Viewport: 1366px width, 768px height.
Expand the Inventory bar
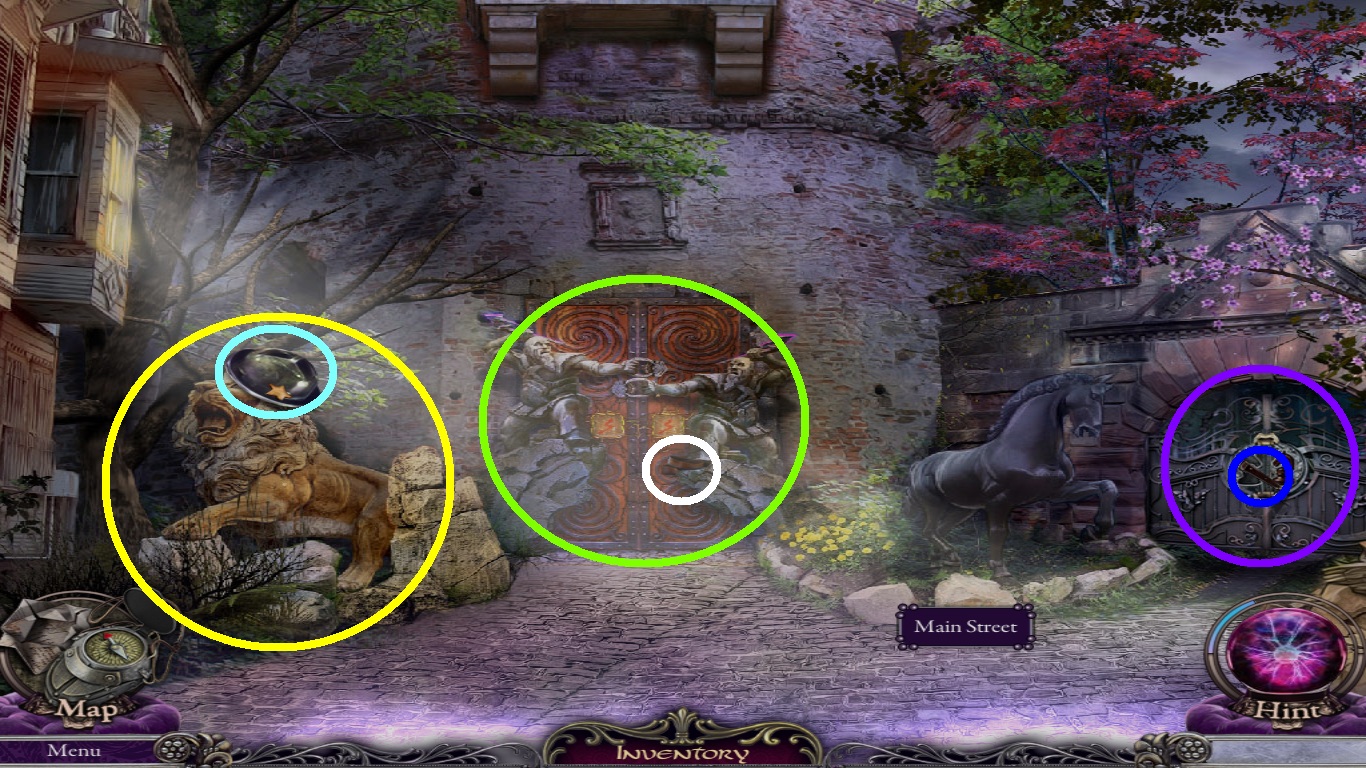(682, 752)
